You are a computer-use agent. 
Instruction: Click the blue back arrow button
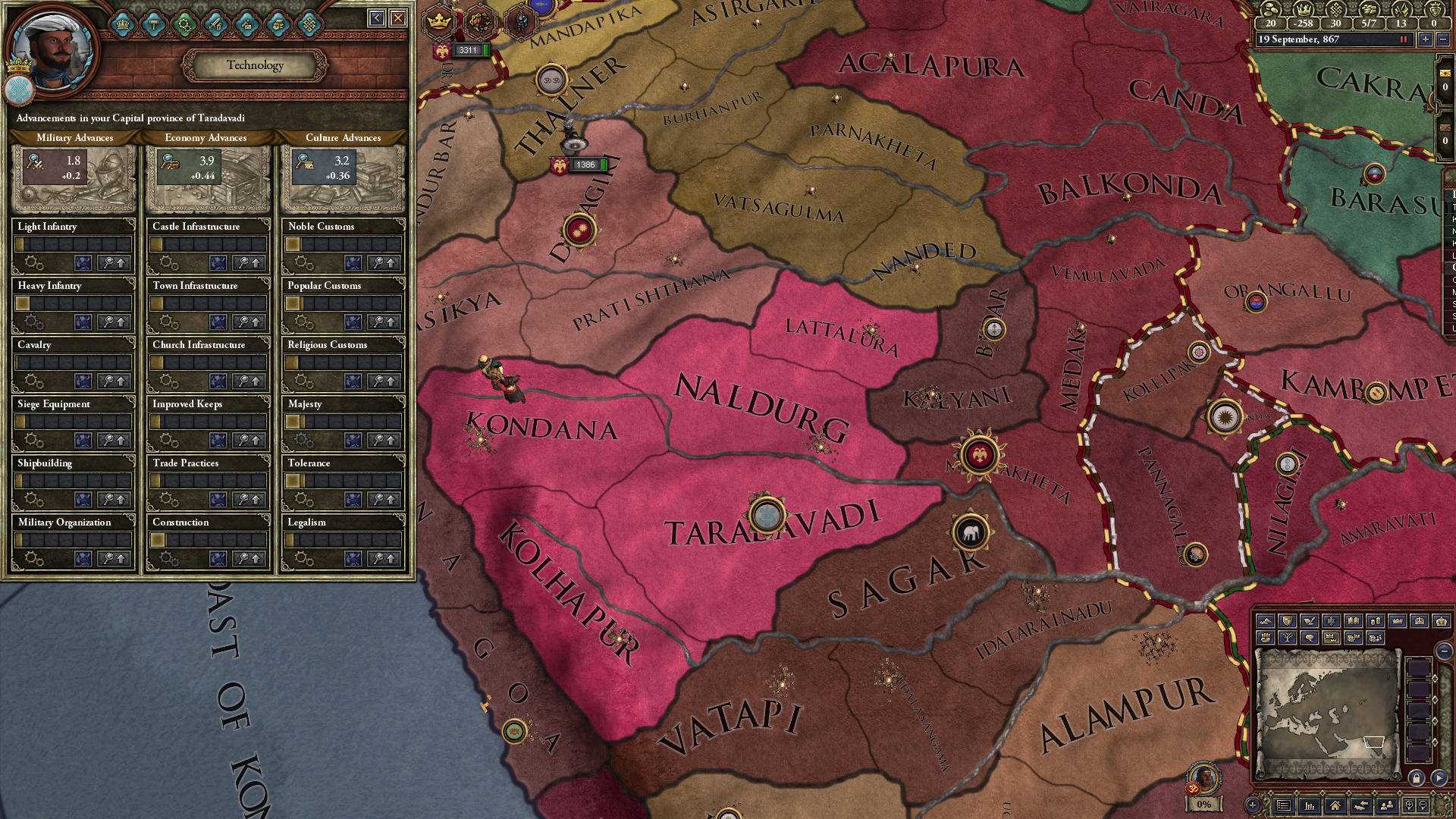coord(377,18)
